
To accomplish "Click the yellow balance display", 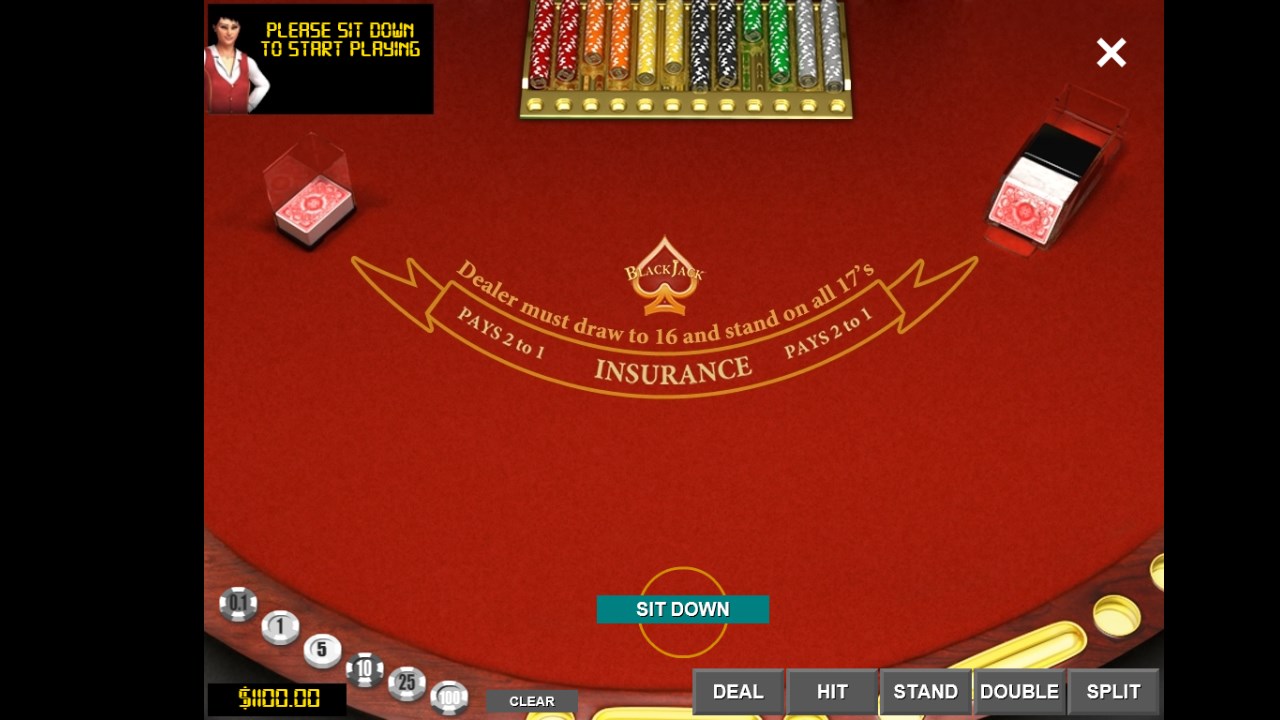I will [277, 700].
